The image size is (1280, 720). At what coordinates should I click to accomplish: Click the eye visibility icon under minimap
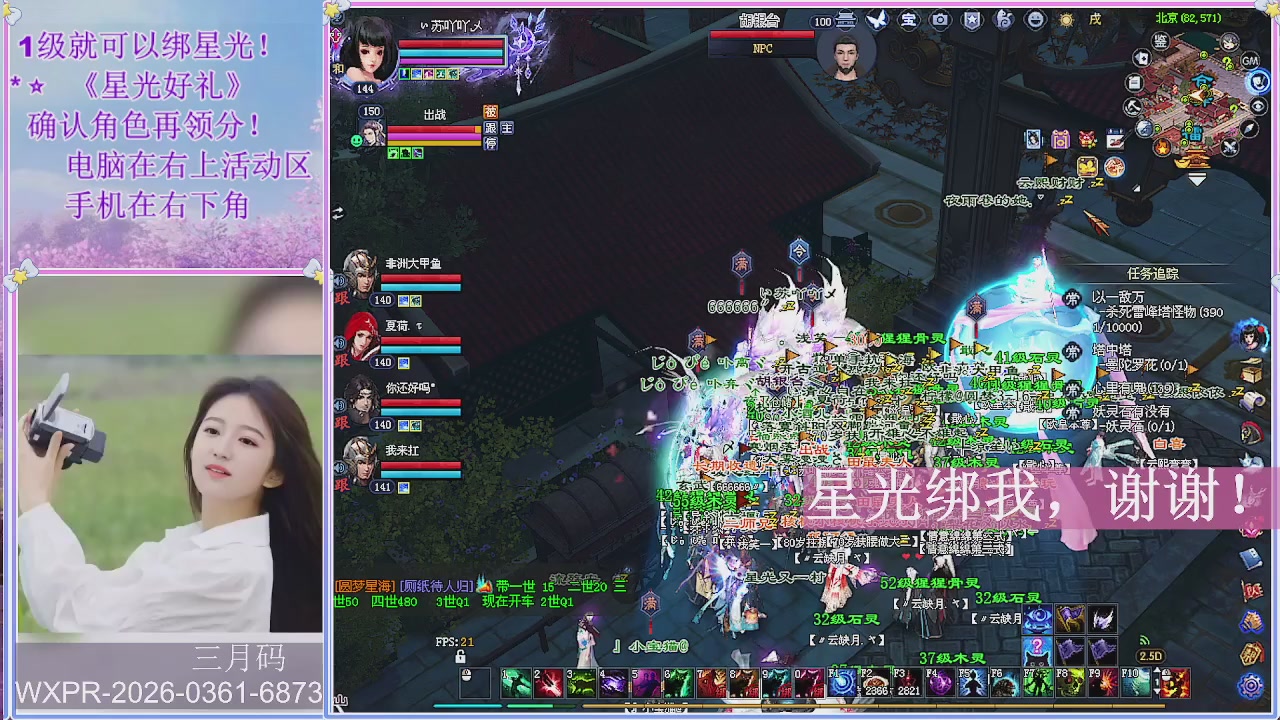(1257, 106)
